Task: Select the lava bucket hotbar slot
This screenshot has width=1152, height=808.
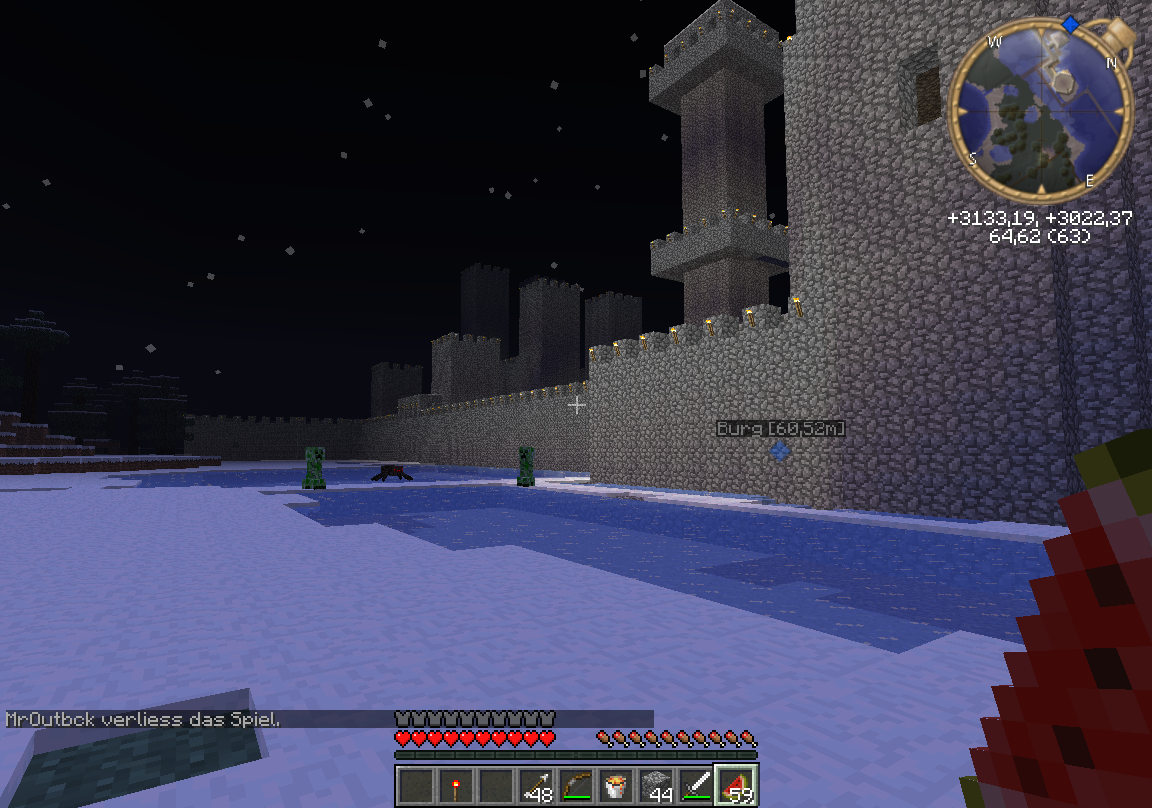Action: click(616, 786)
